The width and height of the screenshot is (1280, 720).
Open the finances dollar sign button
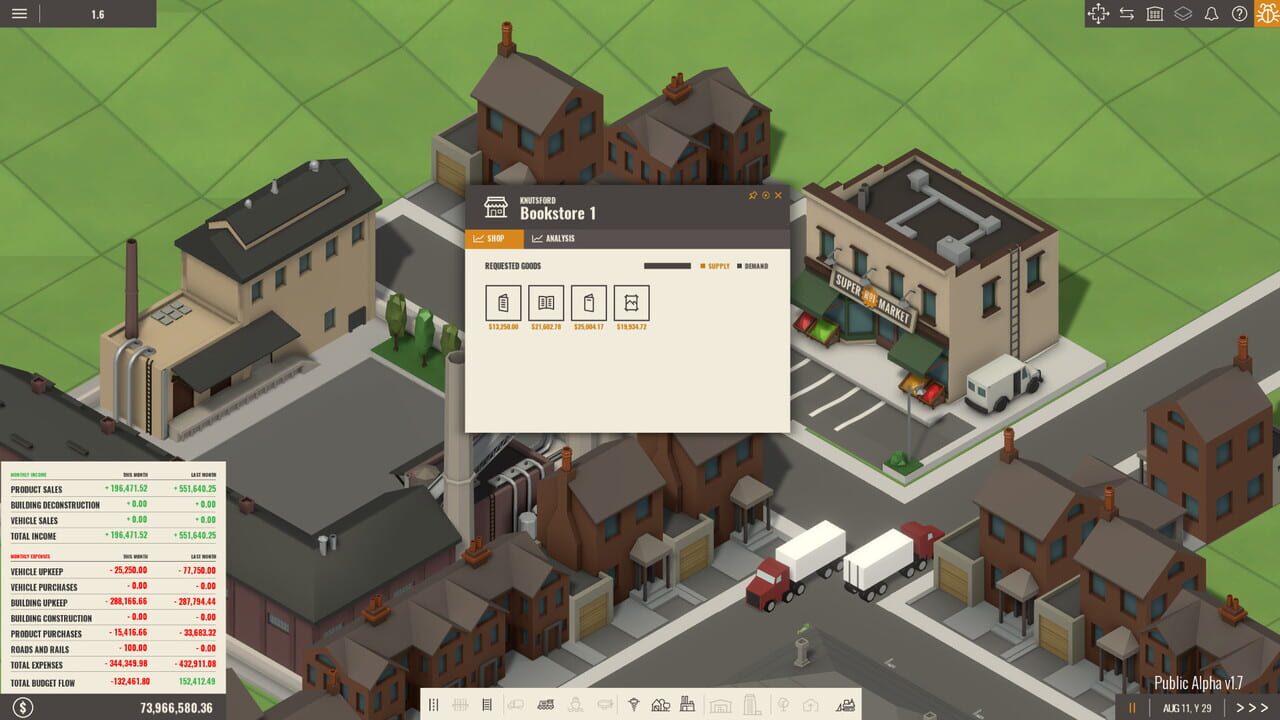pyautogui.click(x=23, y=707)
